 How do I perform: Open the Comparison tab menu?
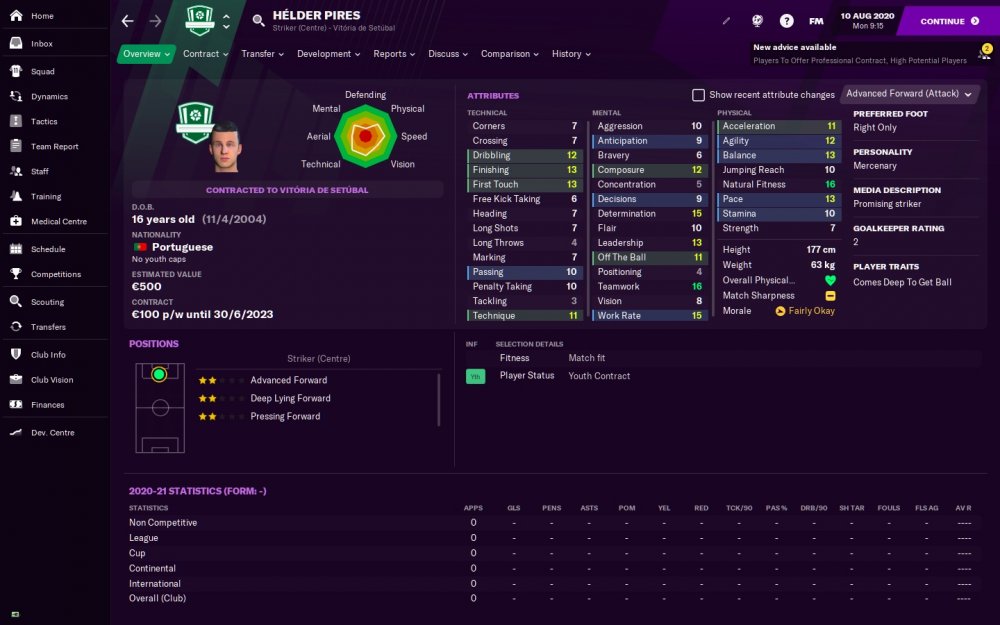509,54
